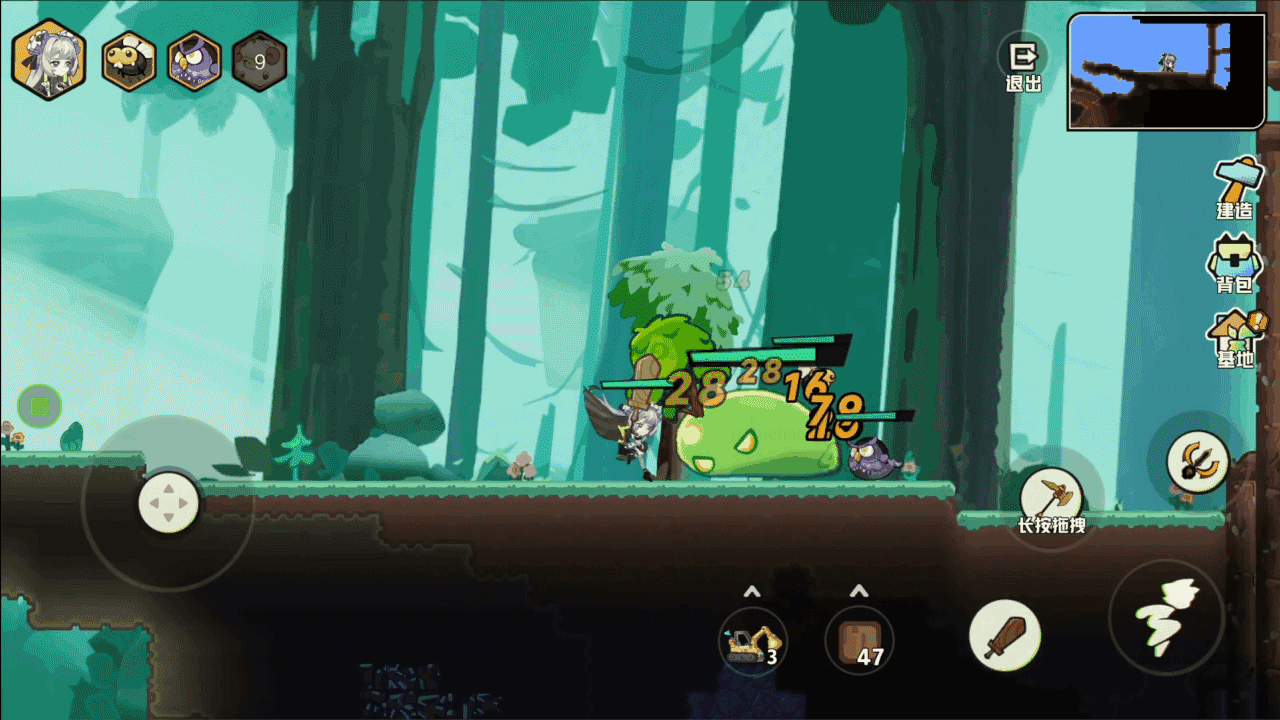Use the tornado dash skill button

[x=1166, y=617]
